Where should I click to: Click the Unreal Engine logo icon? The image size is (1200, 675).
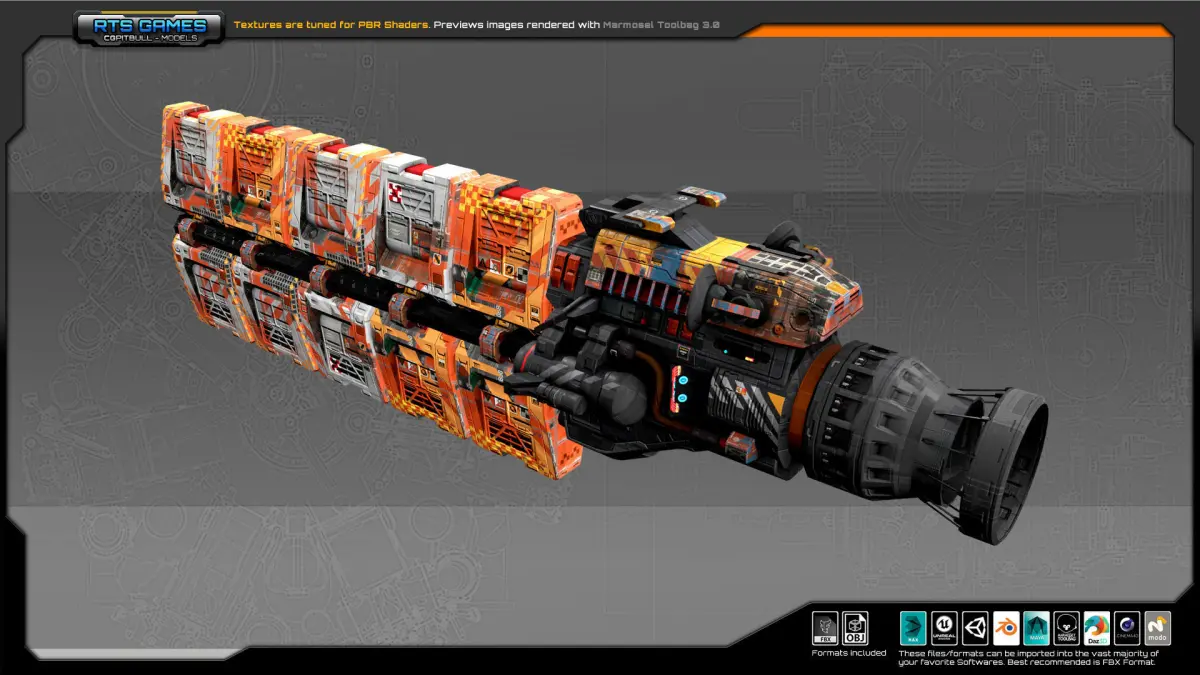click(945, 628)
